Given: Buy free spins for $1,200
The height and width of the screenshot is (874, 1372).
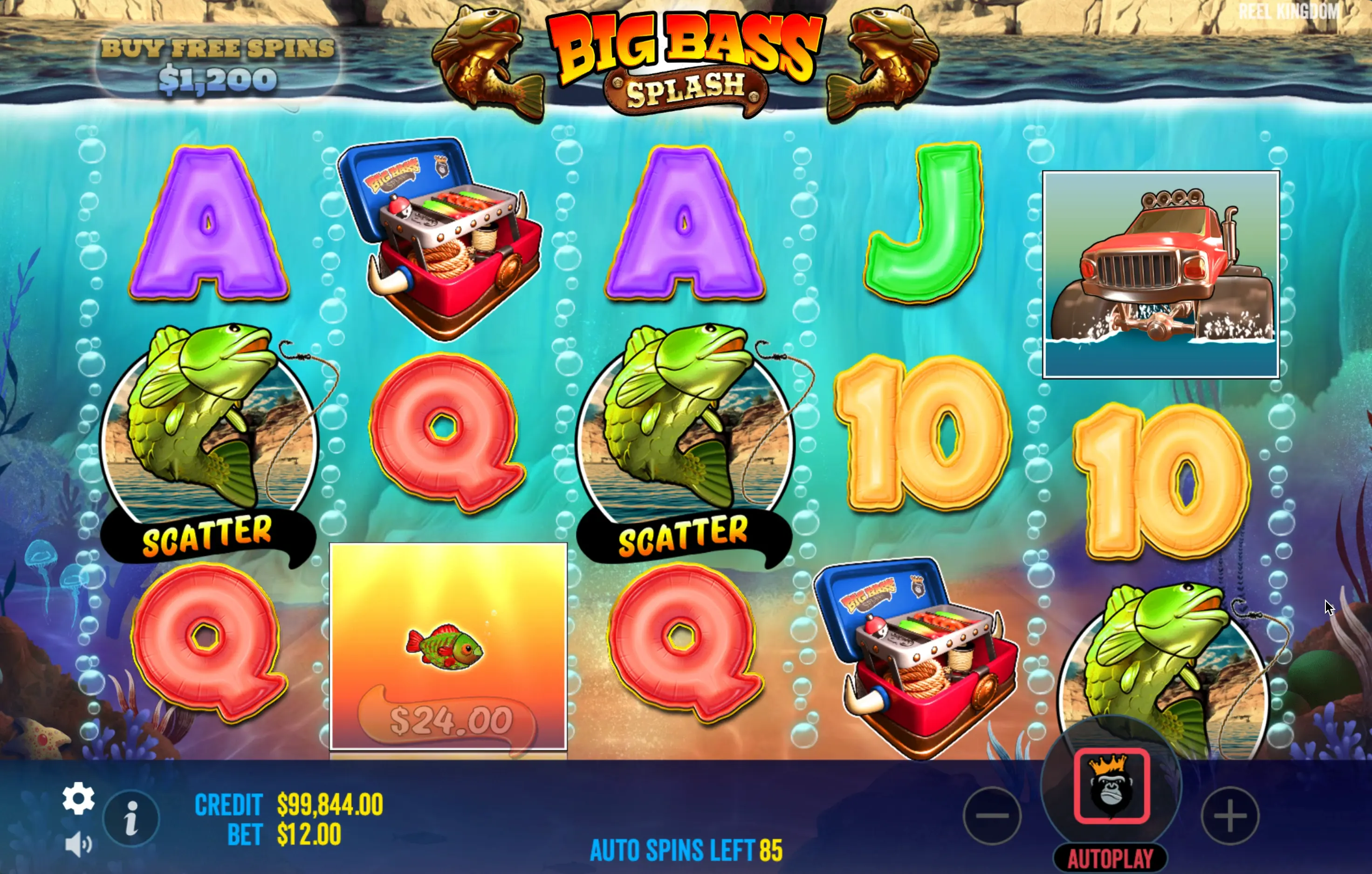Looking at the screenshot, I should tap(217, 65).
